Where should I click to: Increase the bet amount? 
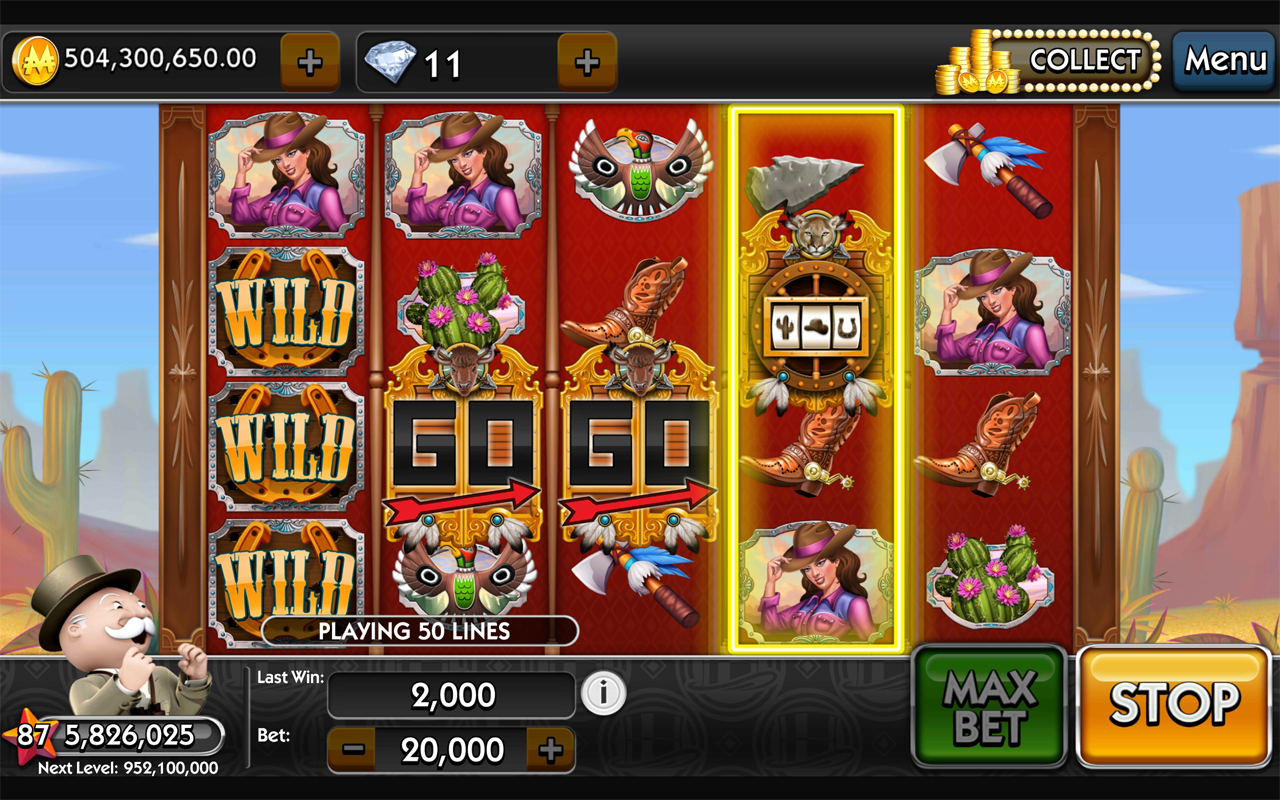[x=551, y=750]
